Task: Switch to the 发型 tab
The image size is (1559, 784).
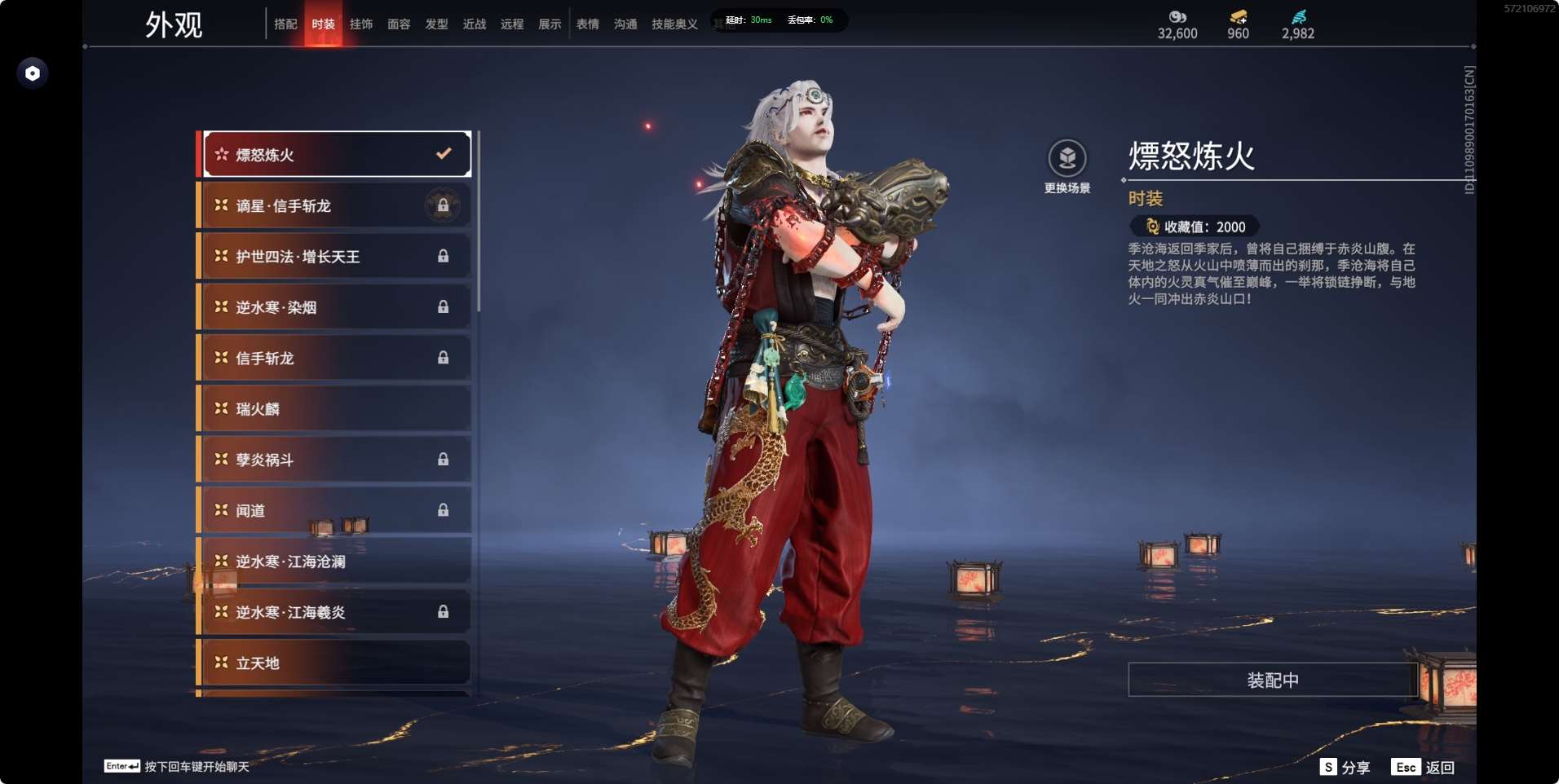Action: click(437, 24)
